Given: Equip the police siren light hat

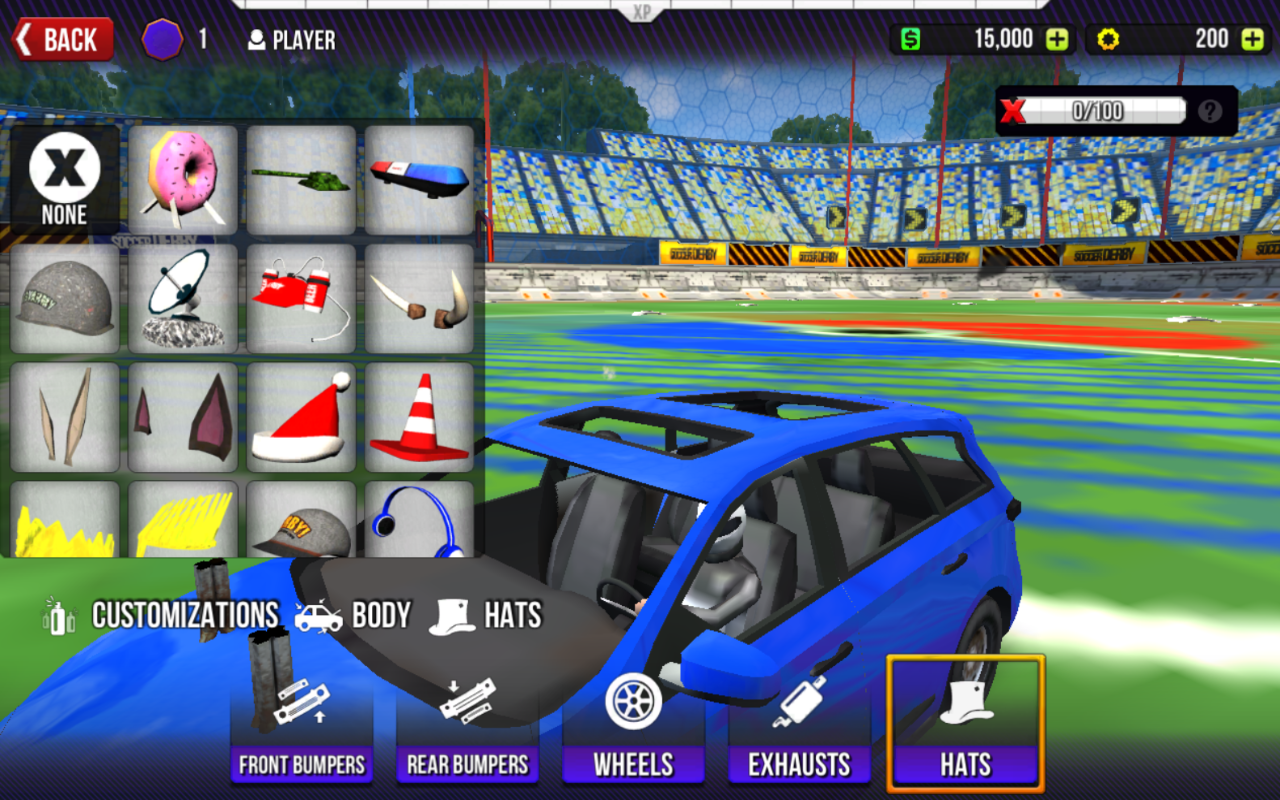Looking at the screenshot, I should 419,180.
